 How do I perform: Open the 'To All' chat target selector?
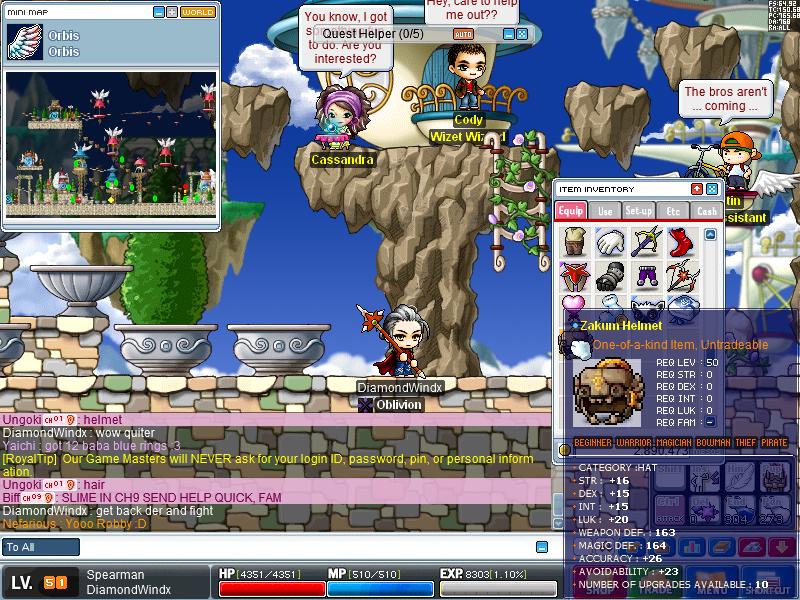pyautogui.click(x=41, y=547)
